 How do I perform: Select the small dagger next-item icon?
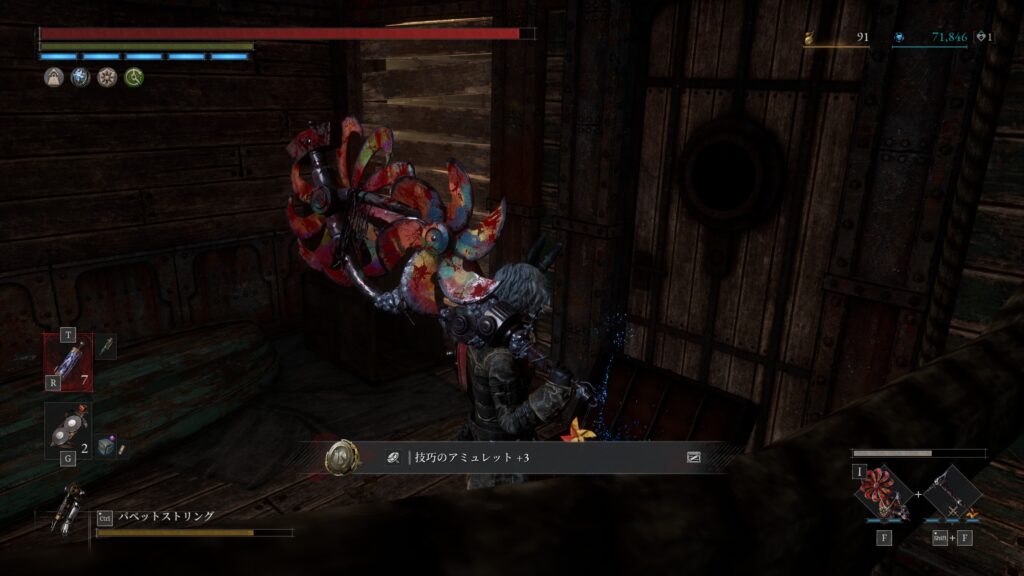pos(107,346)
